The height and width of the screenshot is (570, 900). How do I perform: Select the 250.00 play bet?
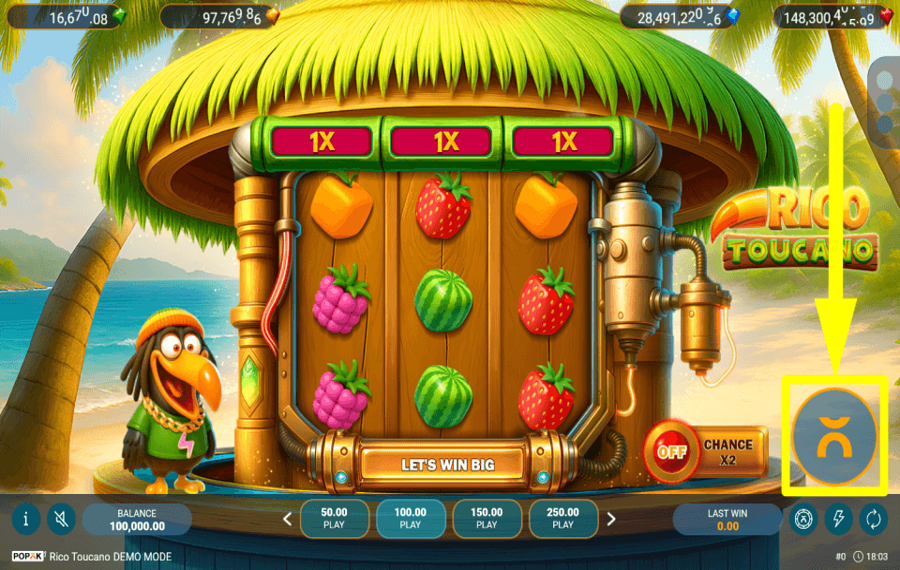(x=563, y=518)
